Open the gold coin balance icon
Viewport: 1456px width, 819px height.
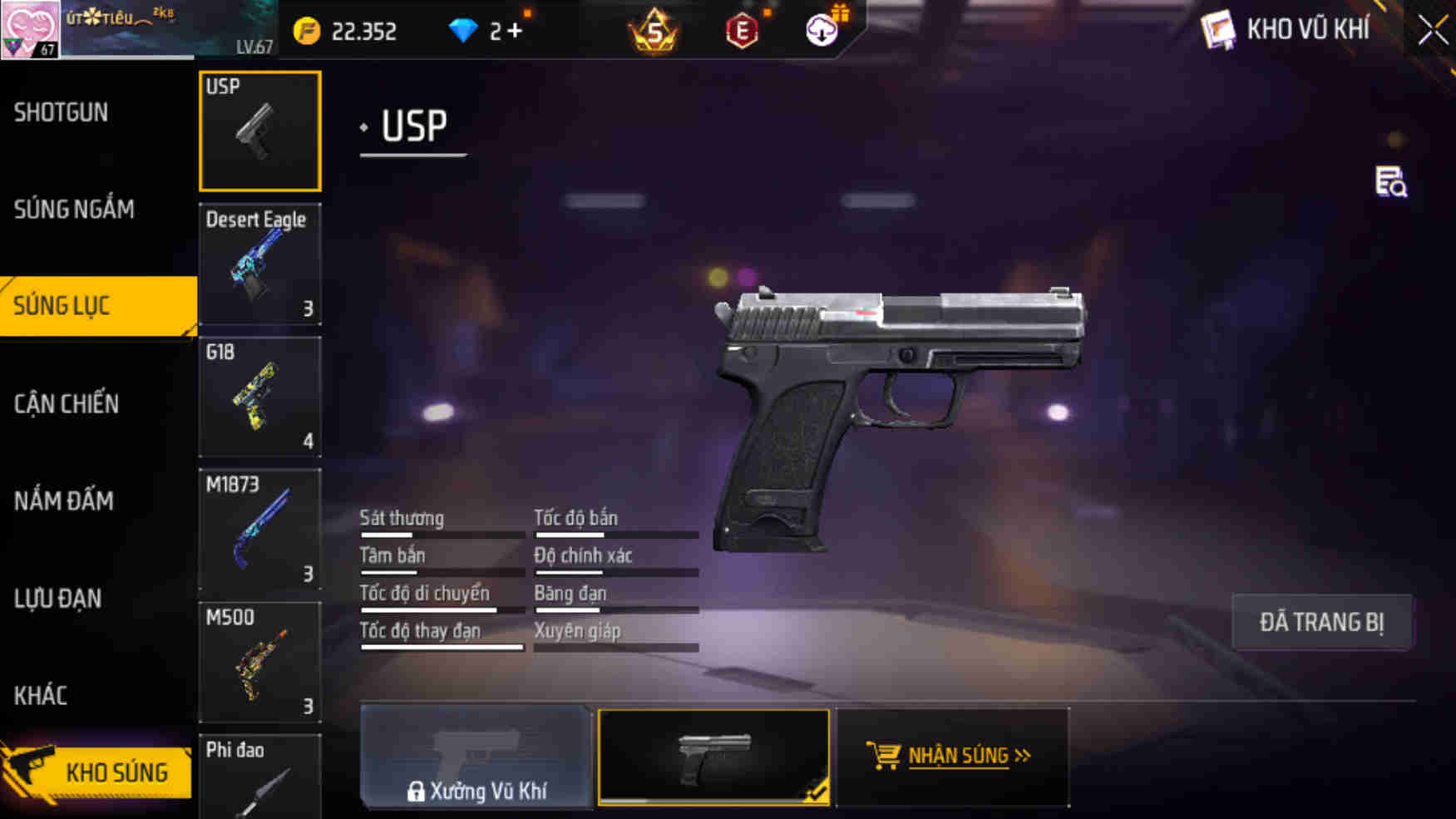tap(307, 31)
